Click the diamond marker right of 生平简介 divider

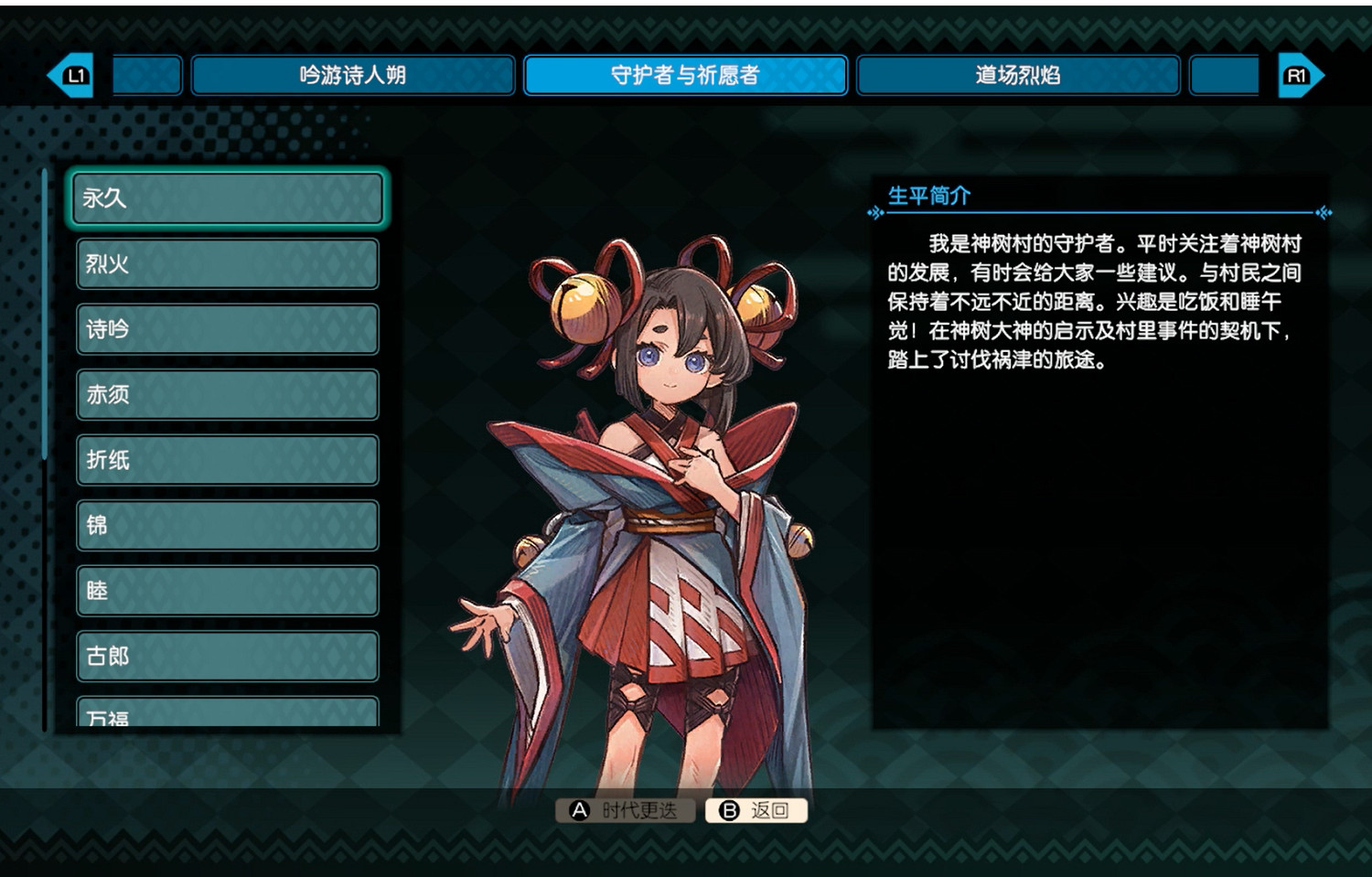(1321, 212)
